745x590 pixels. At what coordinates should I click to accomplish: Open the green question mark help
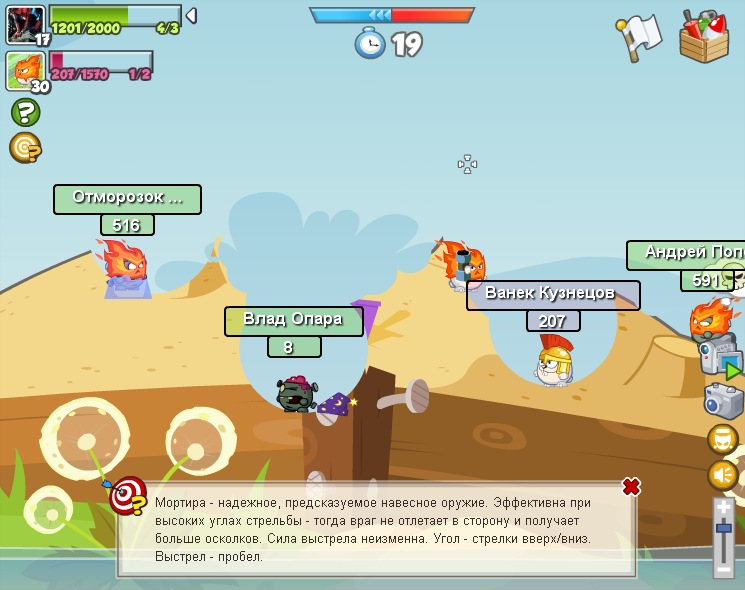pyautogui.click(x=25, y=112)
